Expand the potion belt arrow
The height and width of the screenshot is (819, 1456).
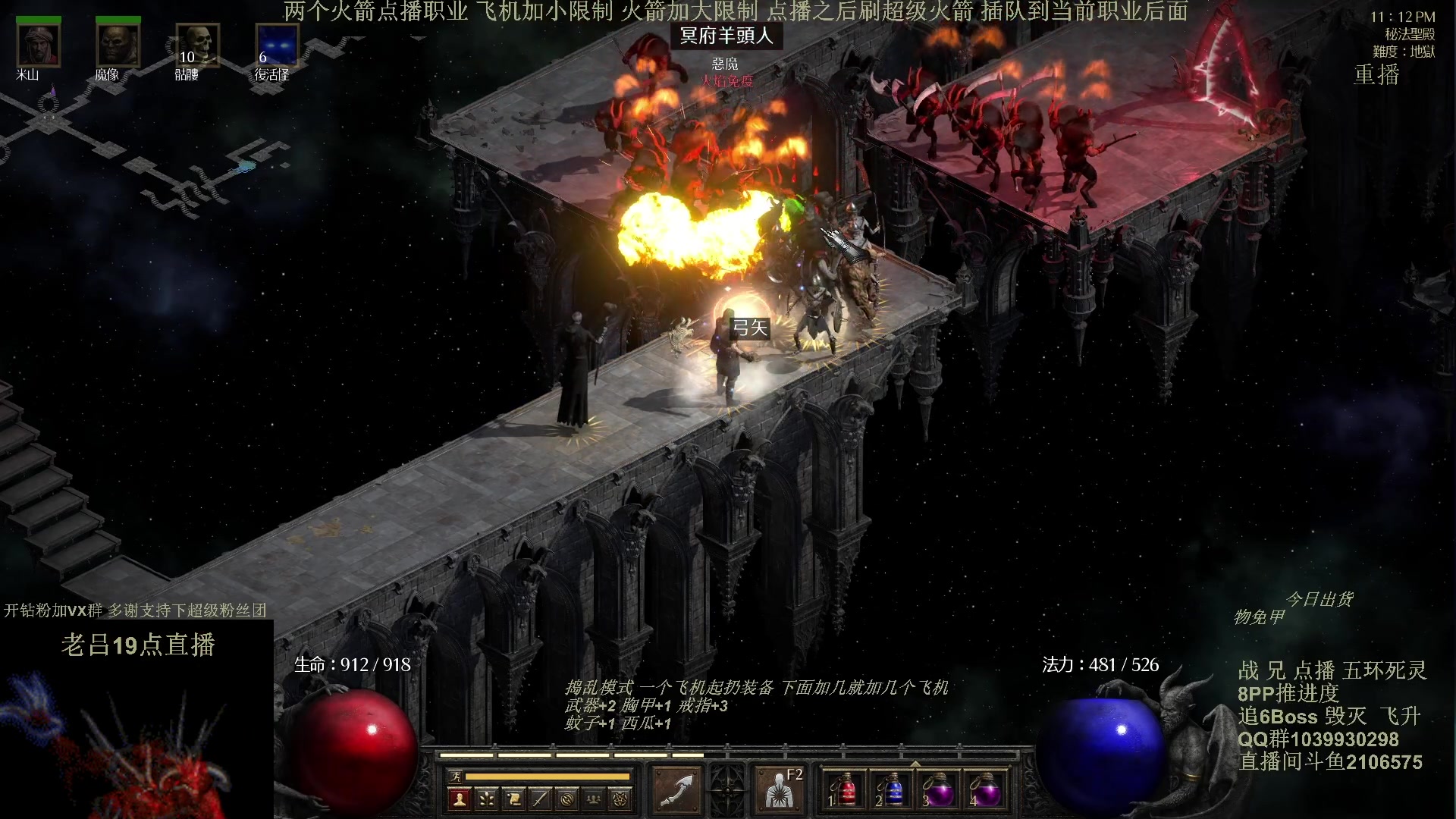915,764
